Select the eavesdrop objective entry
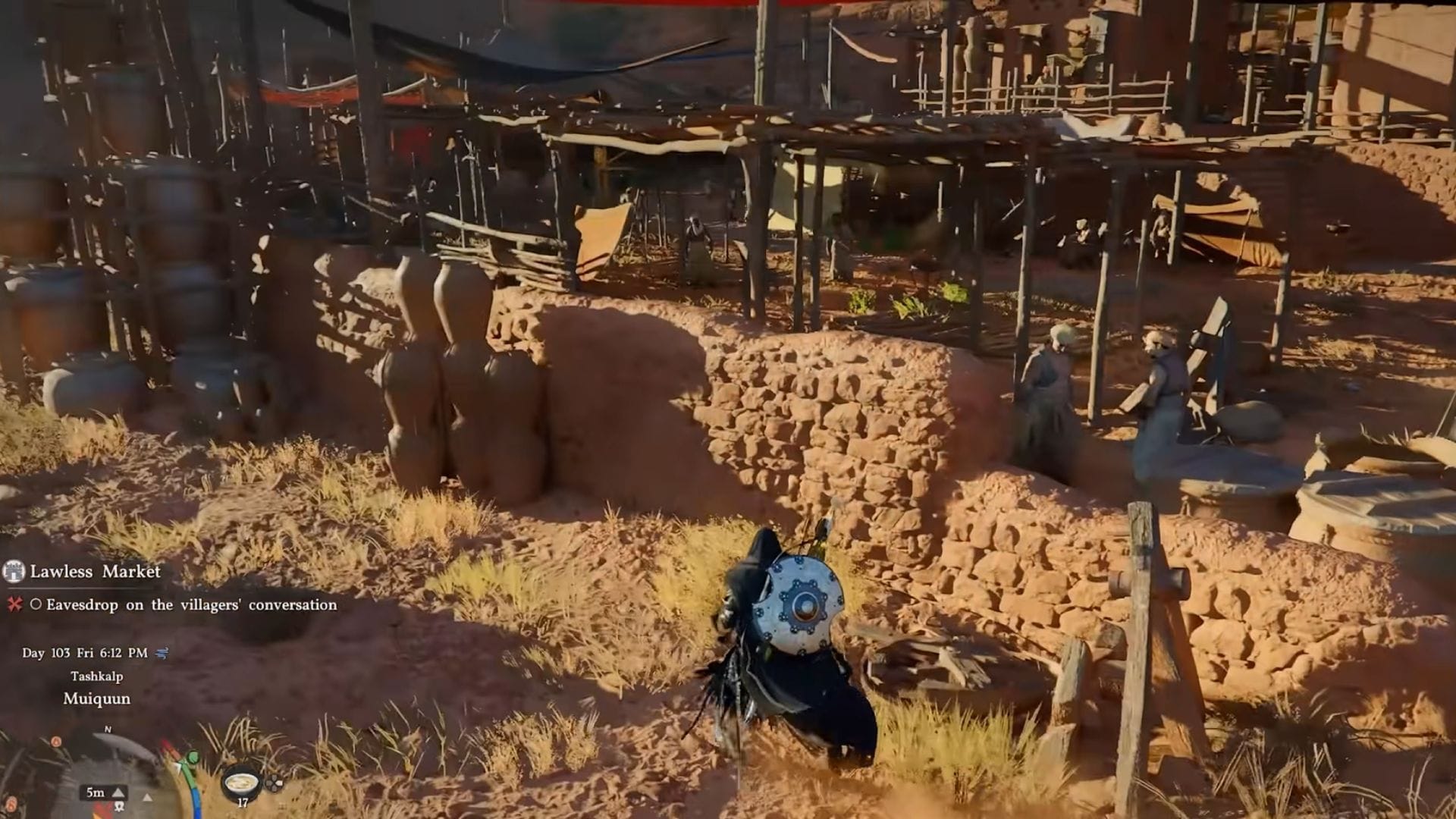This screenshot has width=1456, height=819. pos(191,604)
